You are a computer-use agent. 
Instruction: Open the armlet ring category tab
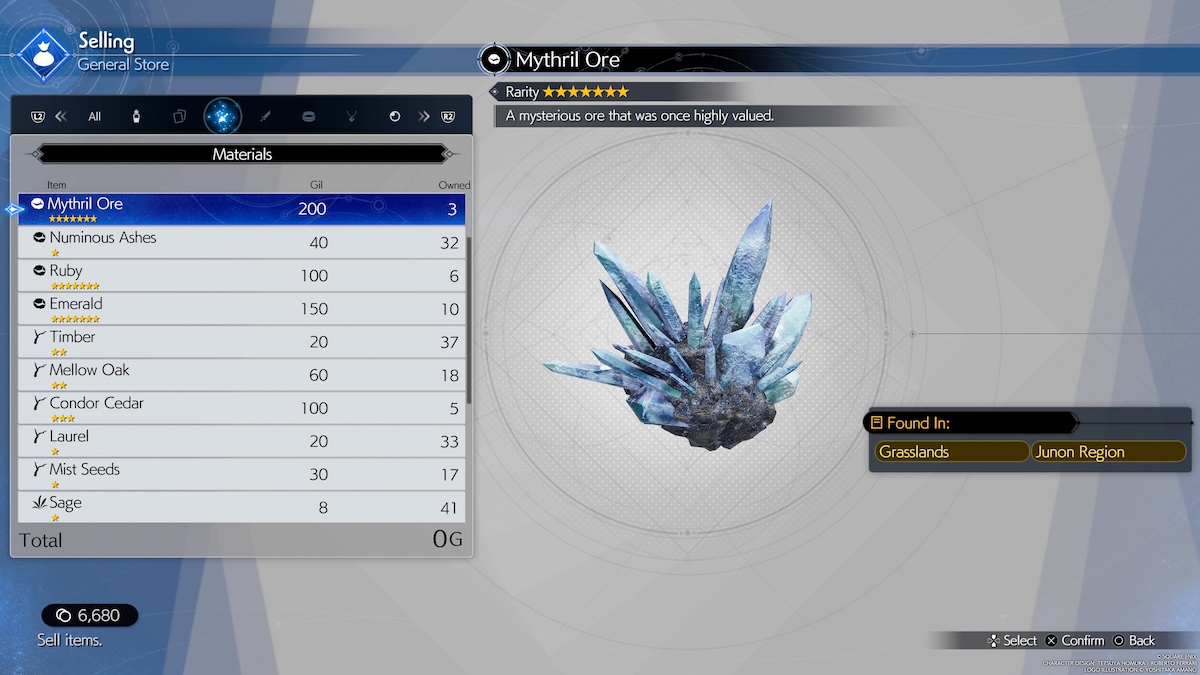308,116
